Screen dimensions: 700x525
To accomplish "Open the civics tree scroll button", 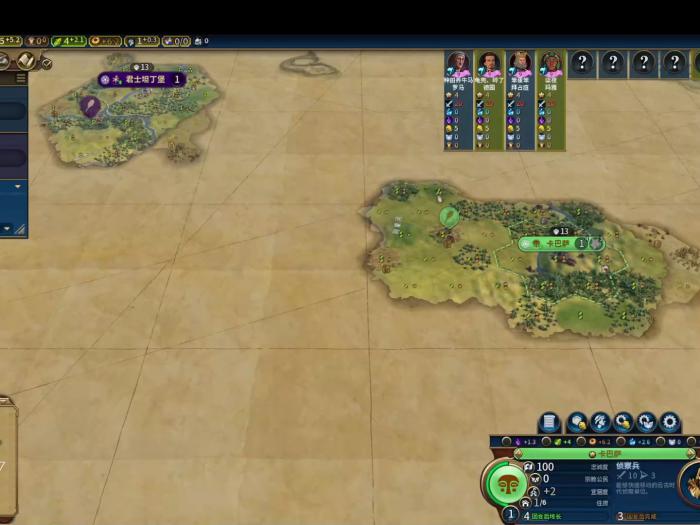I will coord(26,62).
